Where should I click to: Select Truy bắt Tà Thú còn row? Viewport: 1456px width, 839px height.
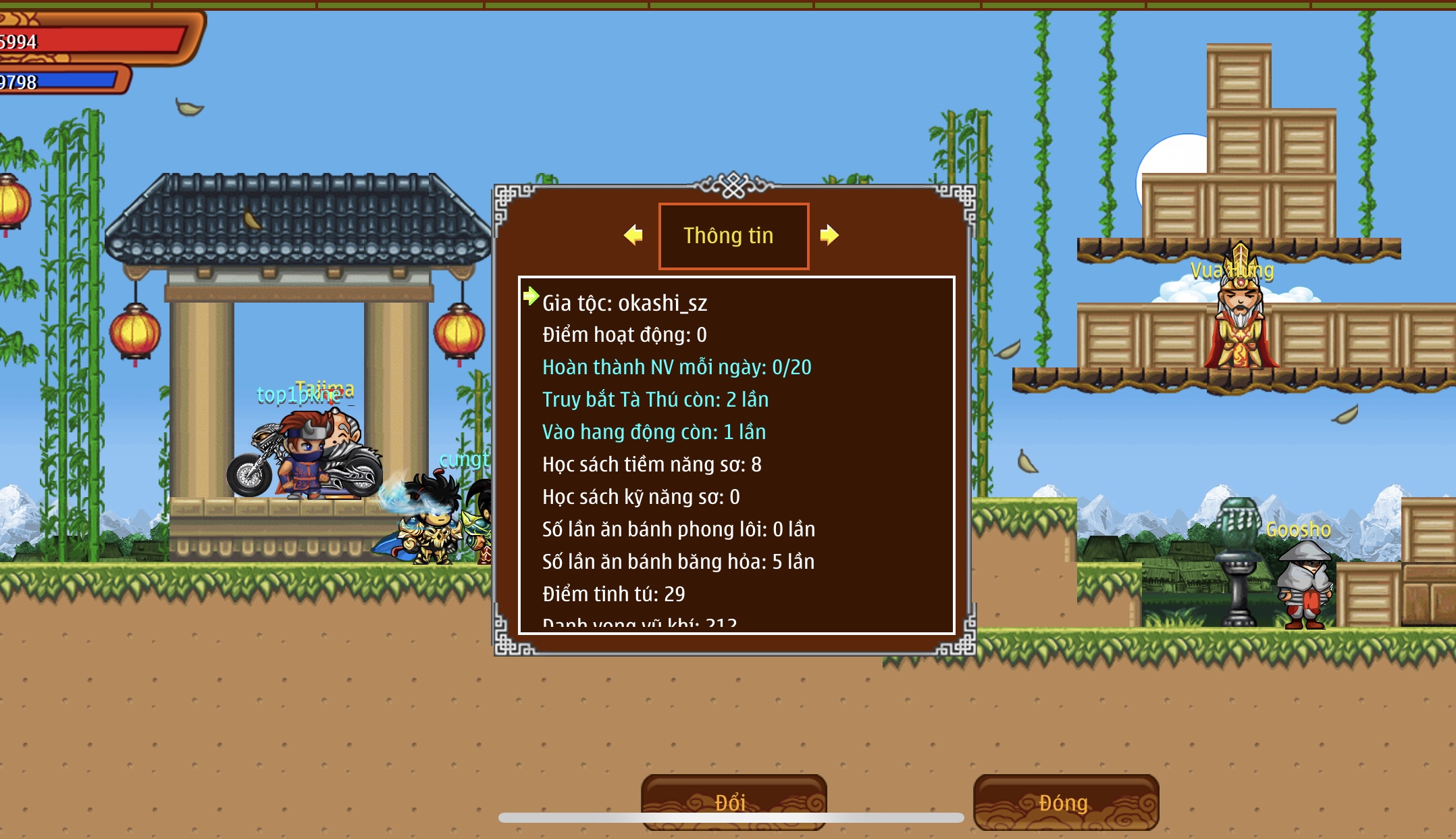pyautogui.click(x=655, y=400)
